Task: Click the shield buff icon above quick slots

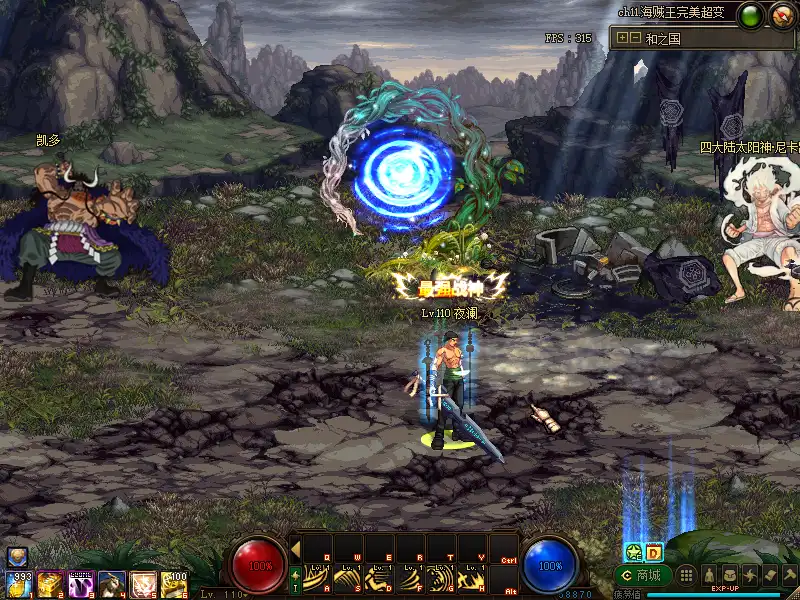Action: pyautogui.click(x=16, y=557)
